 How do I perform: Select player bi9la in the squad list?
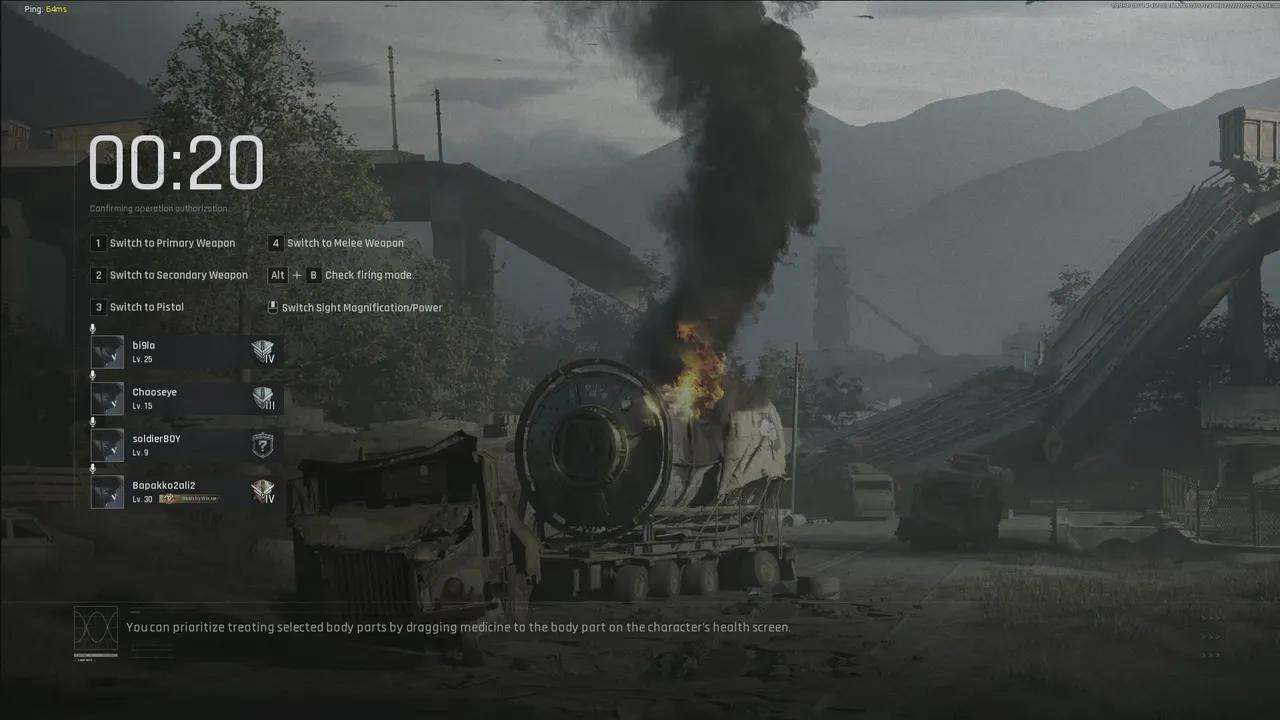[185, 351]
